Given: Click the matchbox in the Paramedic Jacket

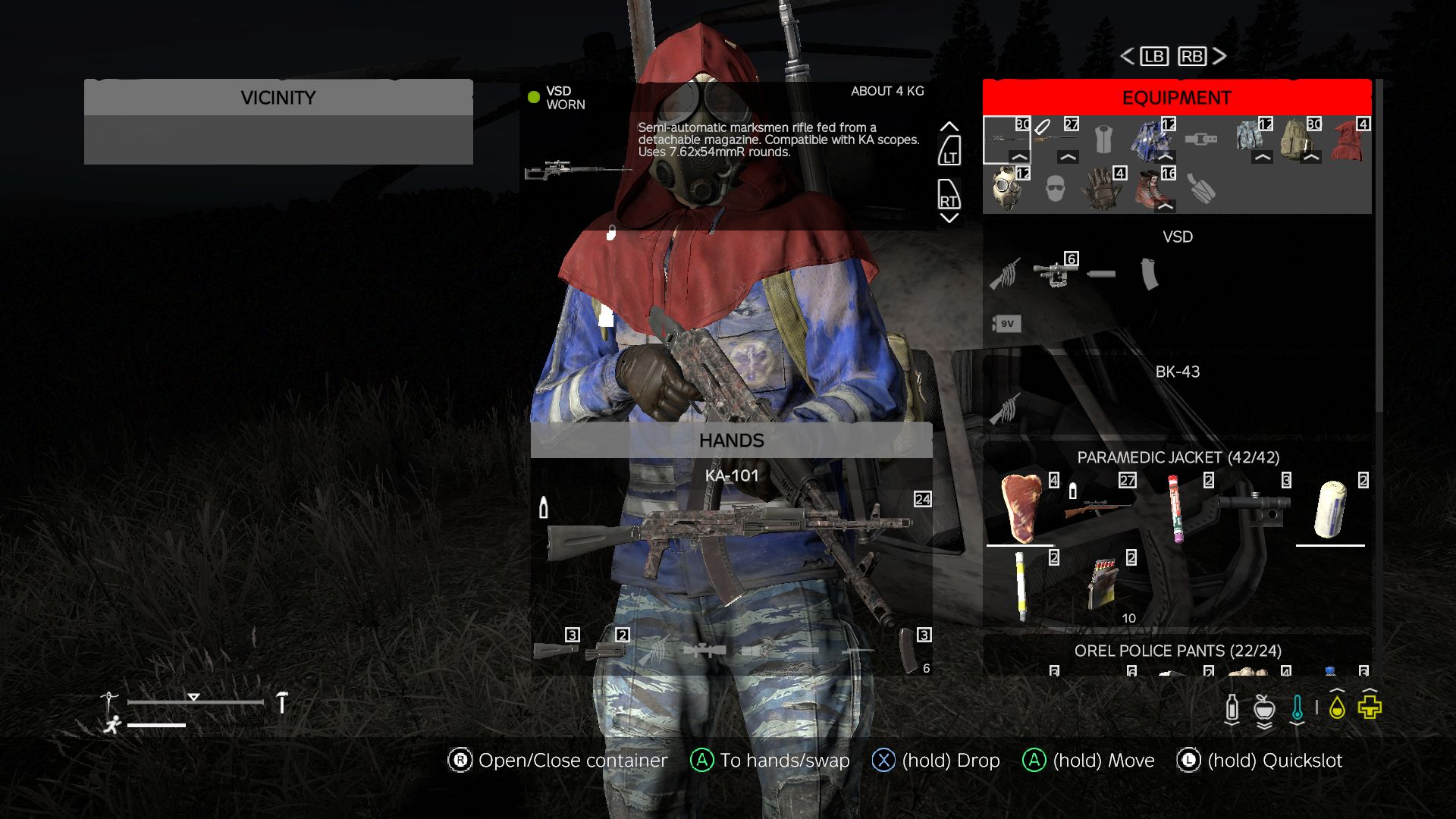Looking at the screenshot, I should point(1102,583).
